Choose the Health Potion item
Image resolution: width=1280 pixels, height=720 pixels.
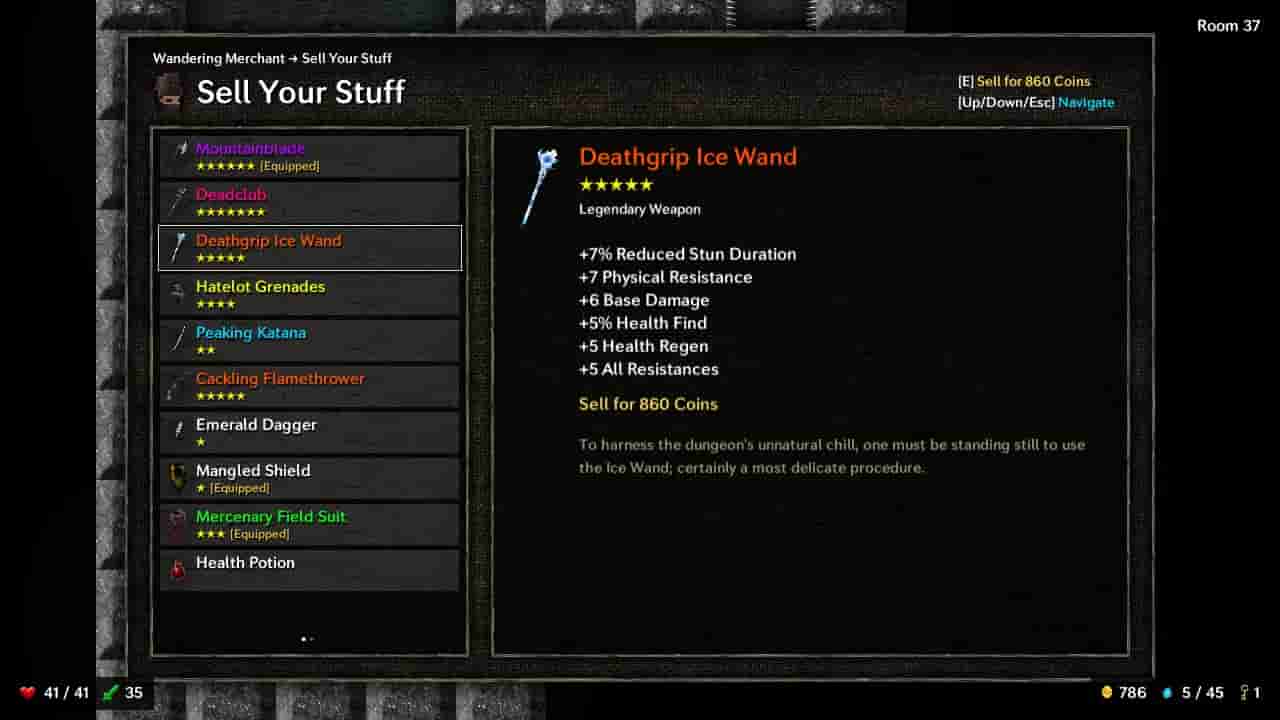[309, 570]
